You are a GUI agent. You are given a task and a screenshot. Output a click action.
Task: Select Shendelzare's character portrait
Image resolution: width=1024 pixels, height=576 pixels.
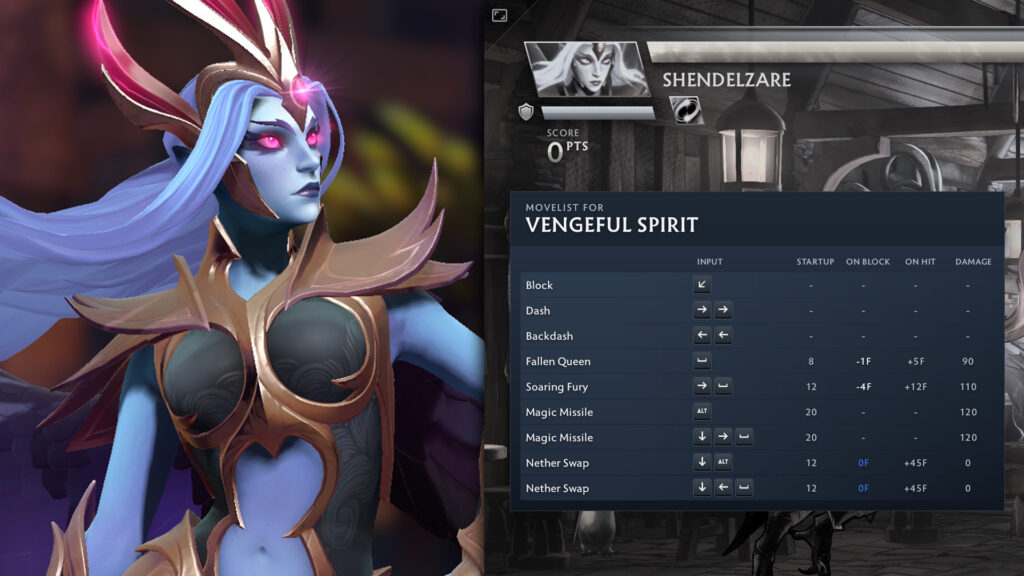point(586,69)
